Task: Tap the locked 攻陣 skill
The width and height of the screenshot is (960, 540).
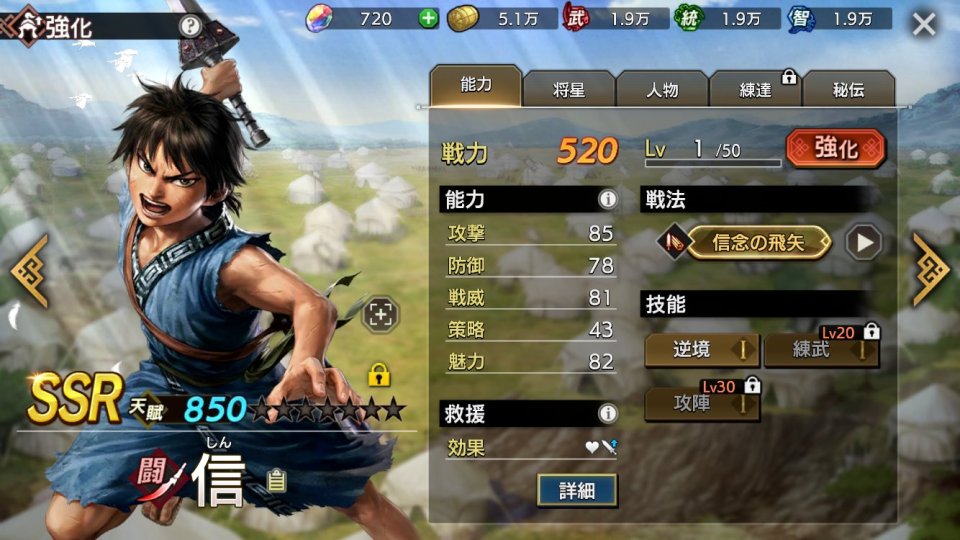Action: tap(701, 404)
